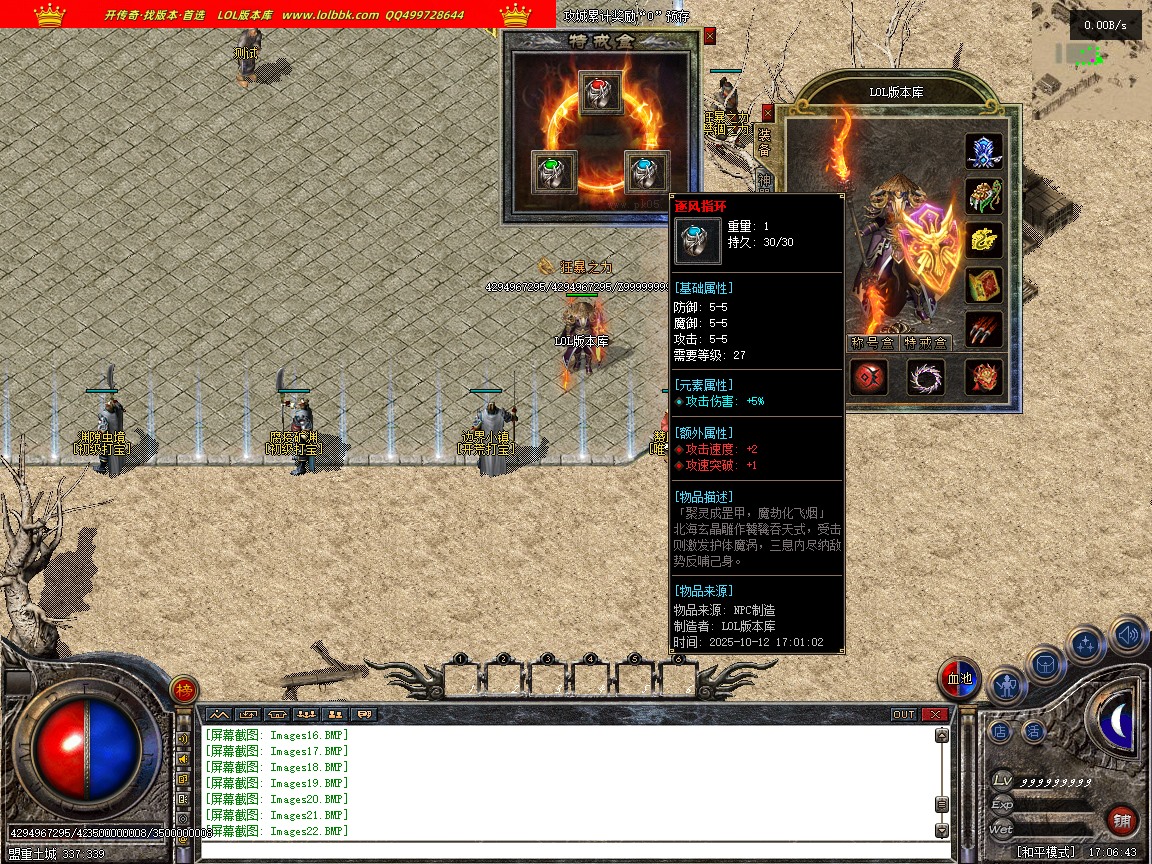
Task: Select the cyan gem ring slot
Action: tap(646, 171)
